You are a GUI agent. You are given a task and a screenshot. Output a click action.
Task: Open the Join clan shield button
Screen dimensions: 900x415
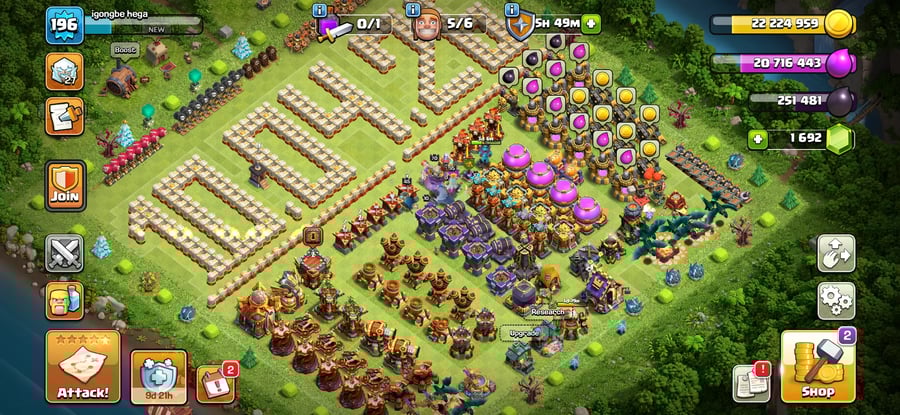[x=64, y=185]
